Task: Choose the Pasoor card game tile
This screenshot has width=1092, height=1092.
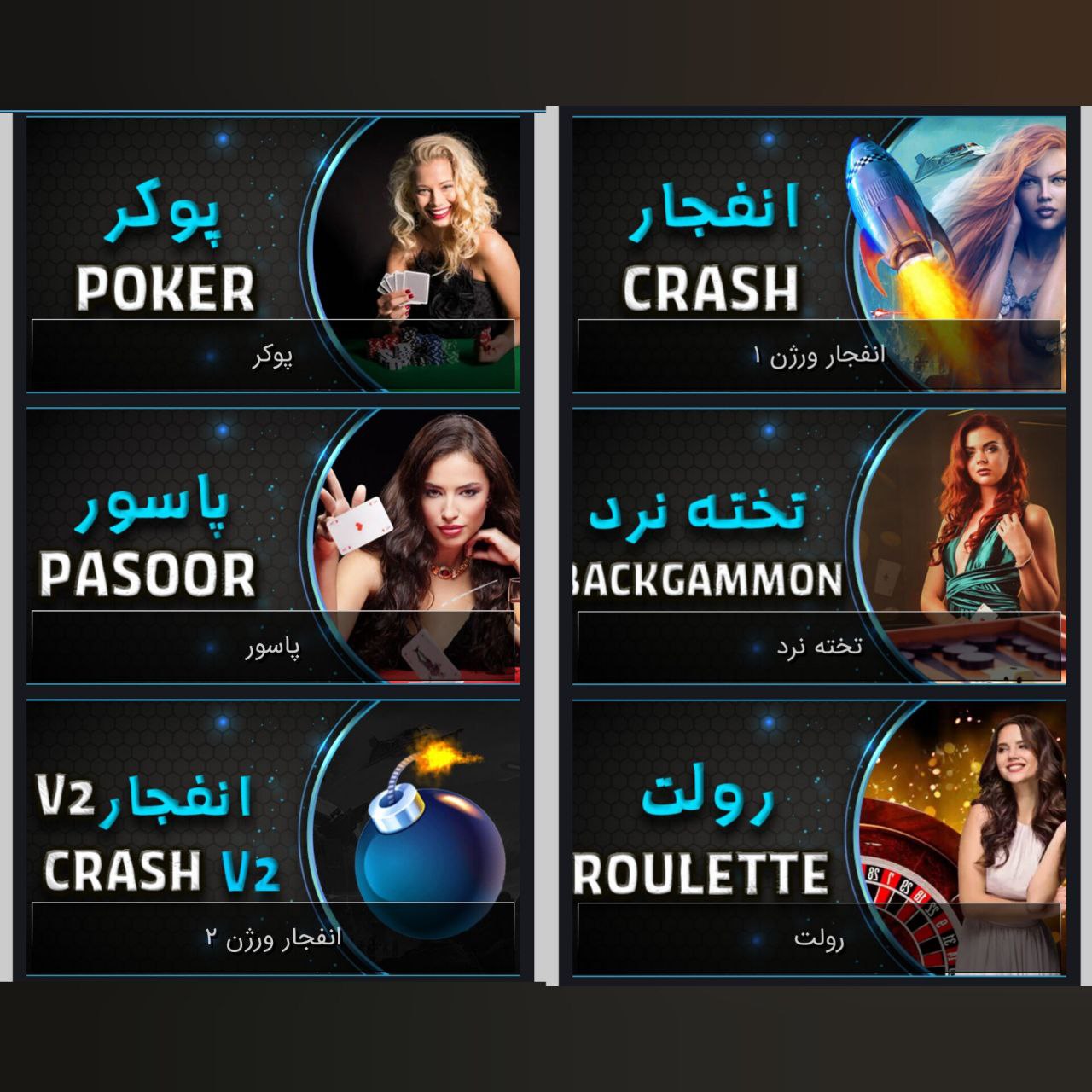Action: pos(273,546)
